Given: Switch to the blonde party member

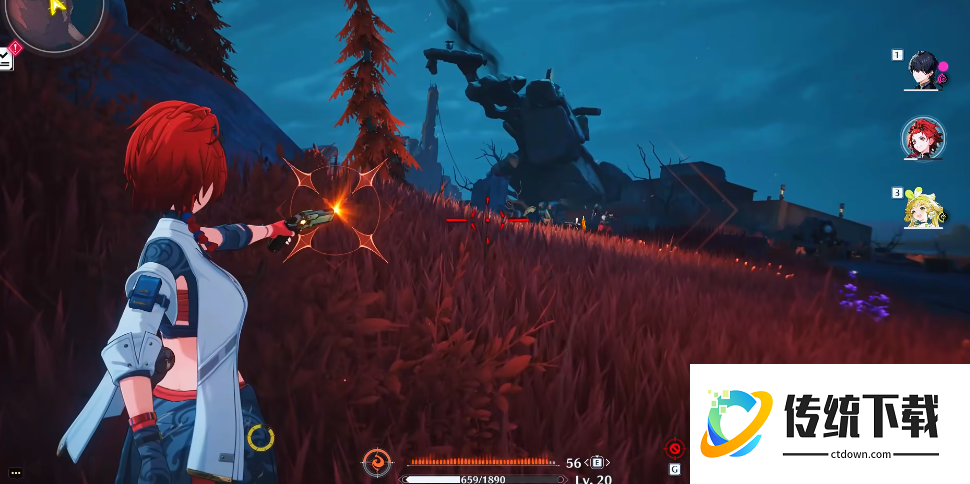Looking at the screenshot, I should (922, 208).
